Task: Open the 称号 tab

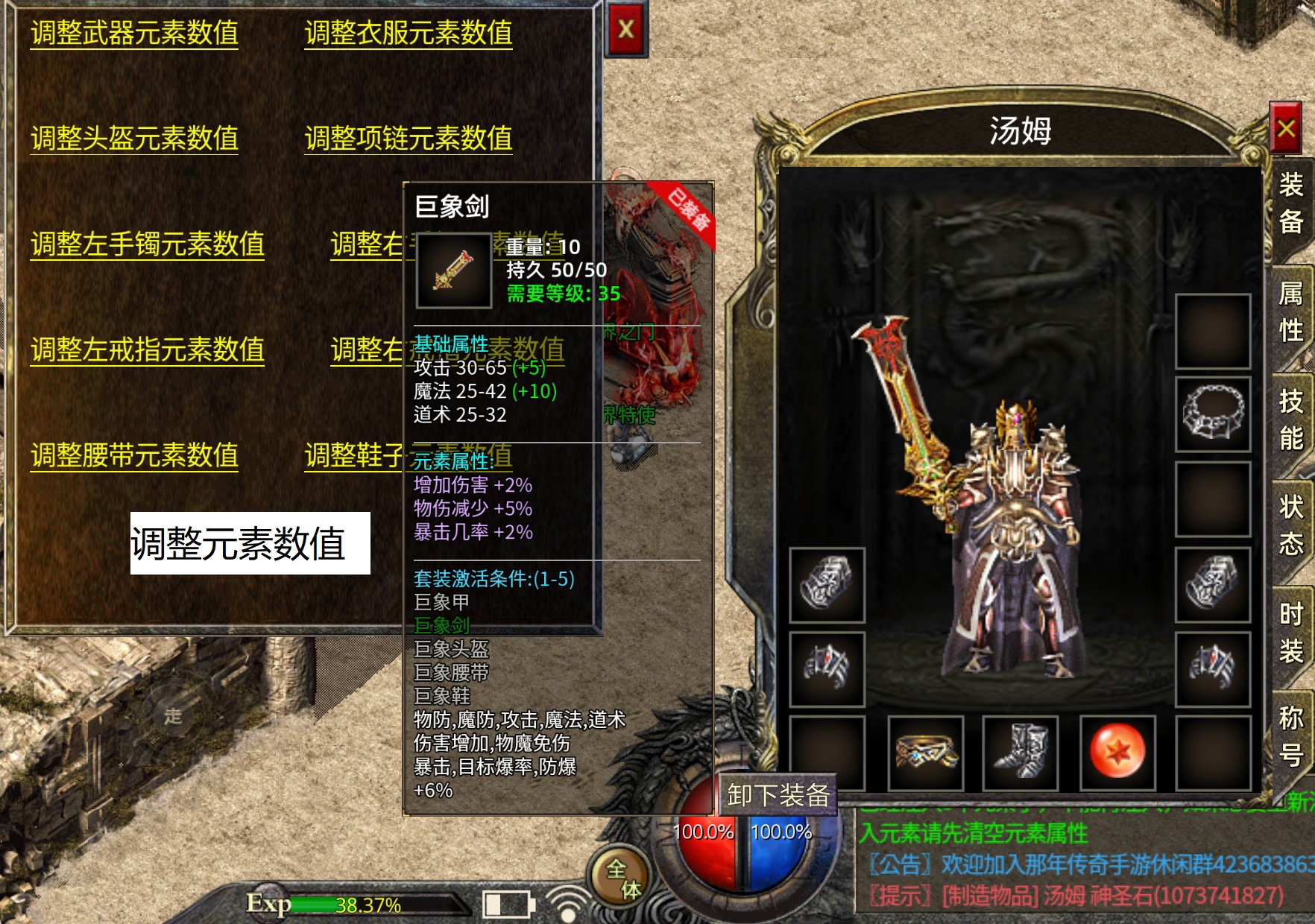Action: tap(1290, 736)
